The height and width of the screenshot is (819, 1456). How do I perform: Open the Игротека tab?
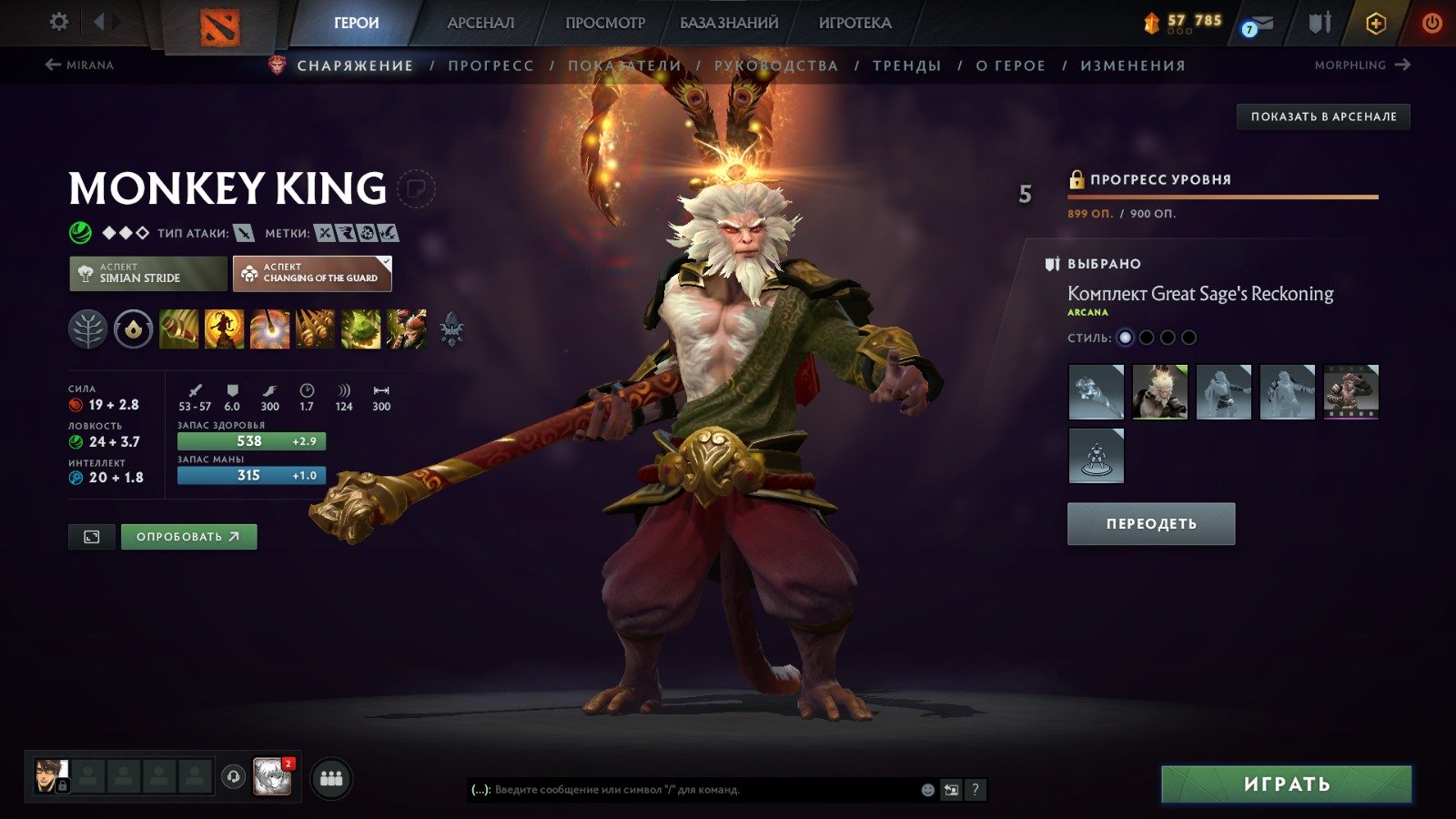click(x=854, y=23)
